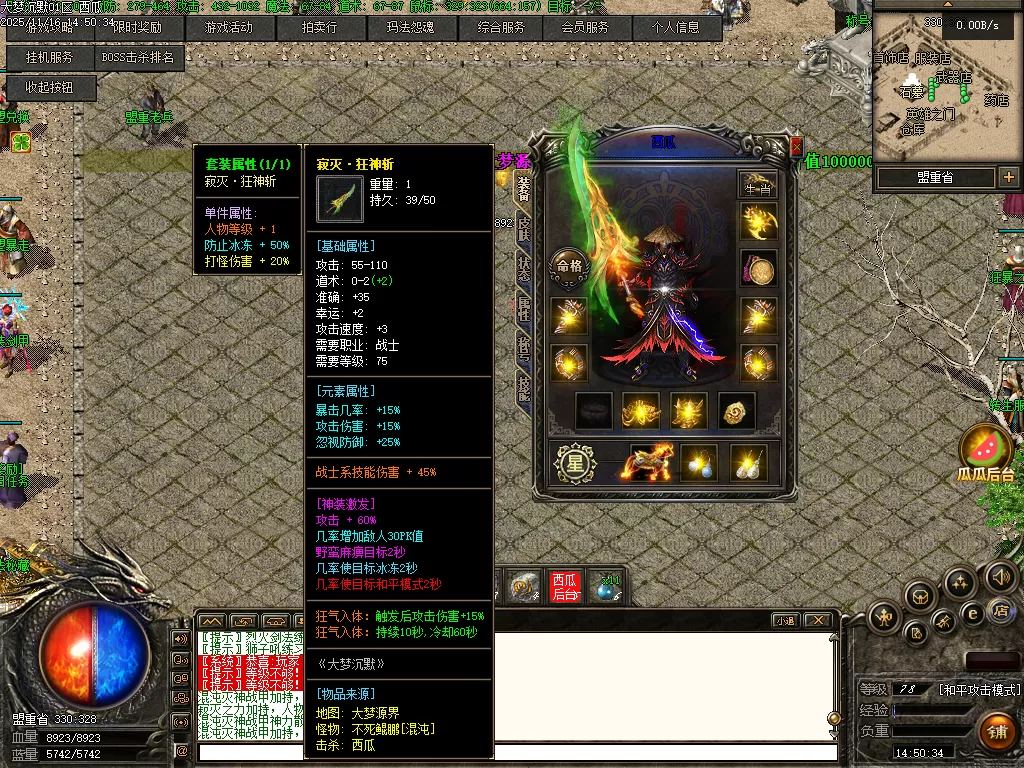Image resolution: width=1024 pixels, height=768 pixels.
Task: Toggle the sound speaker button
Action: pyautogui.click(x=1000, y=576)
